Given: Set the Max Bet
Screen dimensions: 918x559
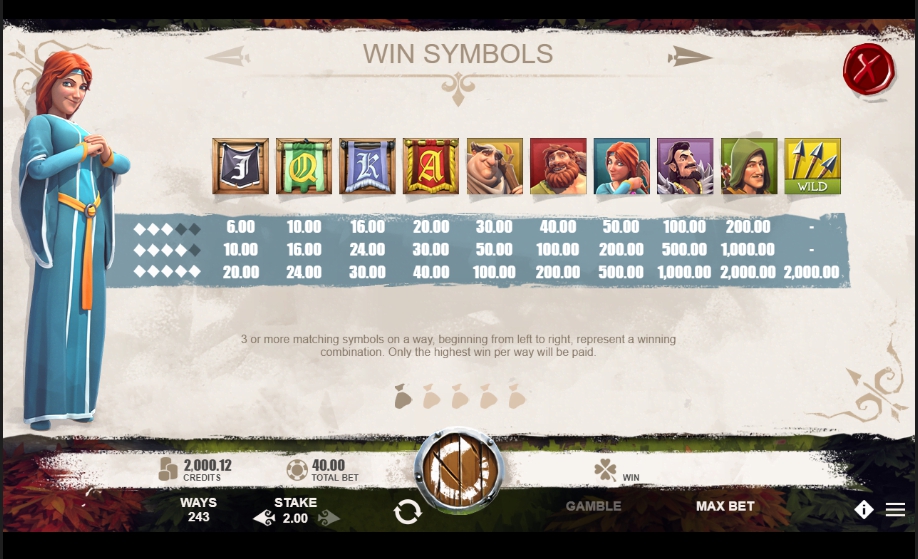Looking at the screenshot, I should pos(725,506).
